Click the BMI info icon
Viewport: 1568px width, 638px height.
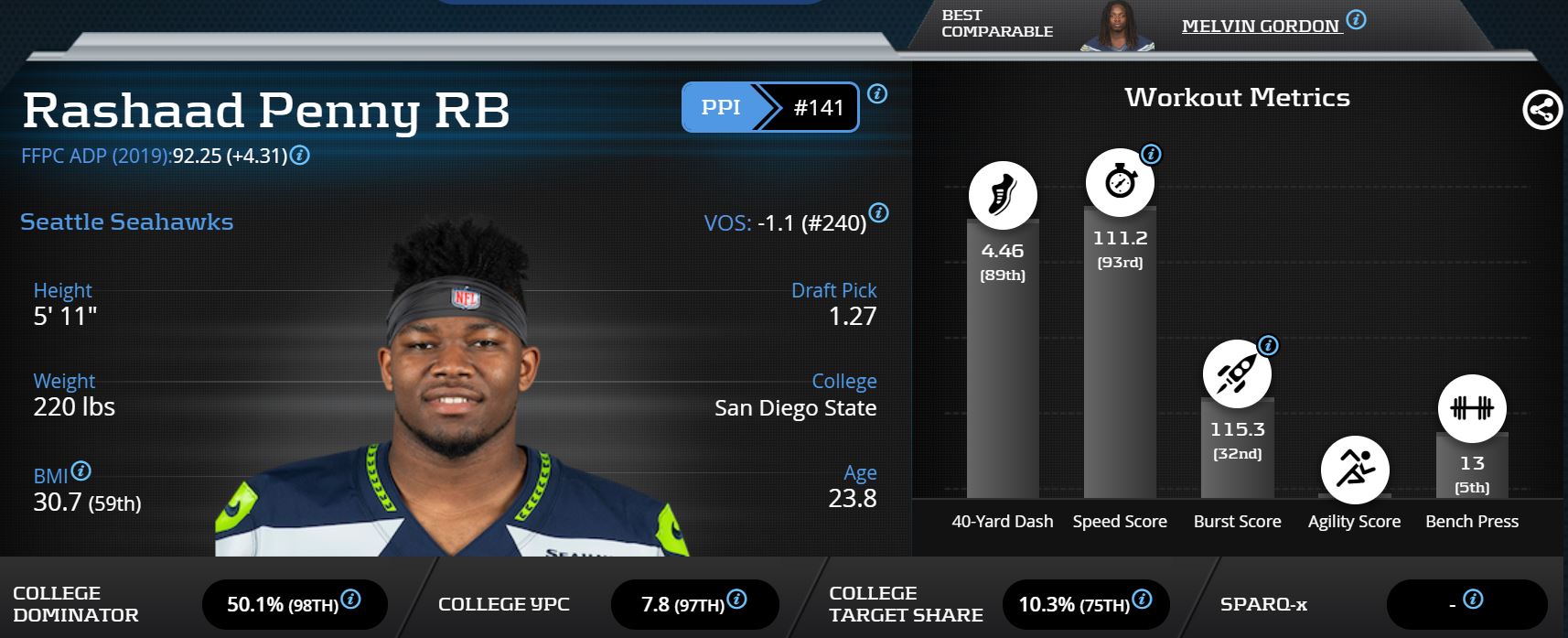(81, 471)
